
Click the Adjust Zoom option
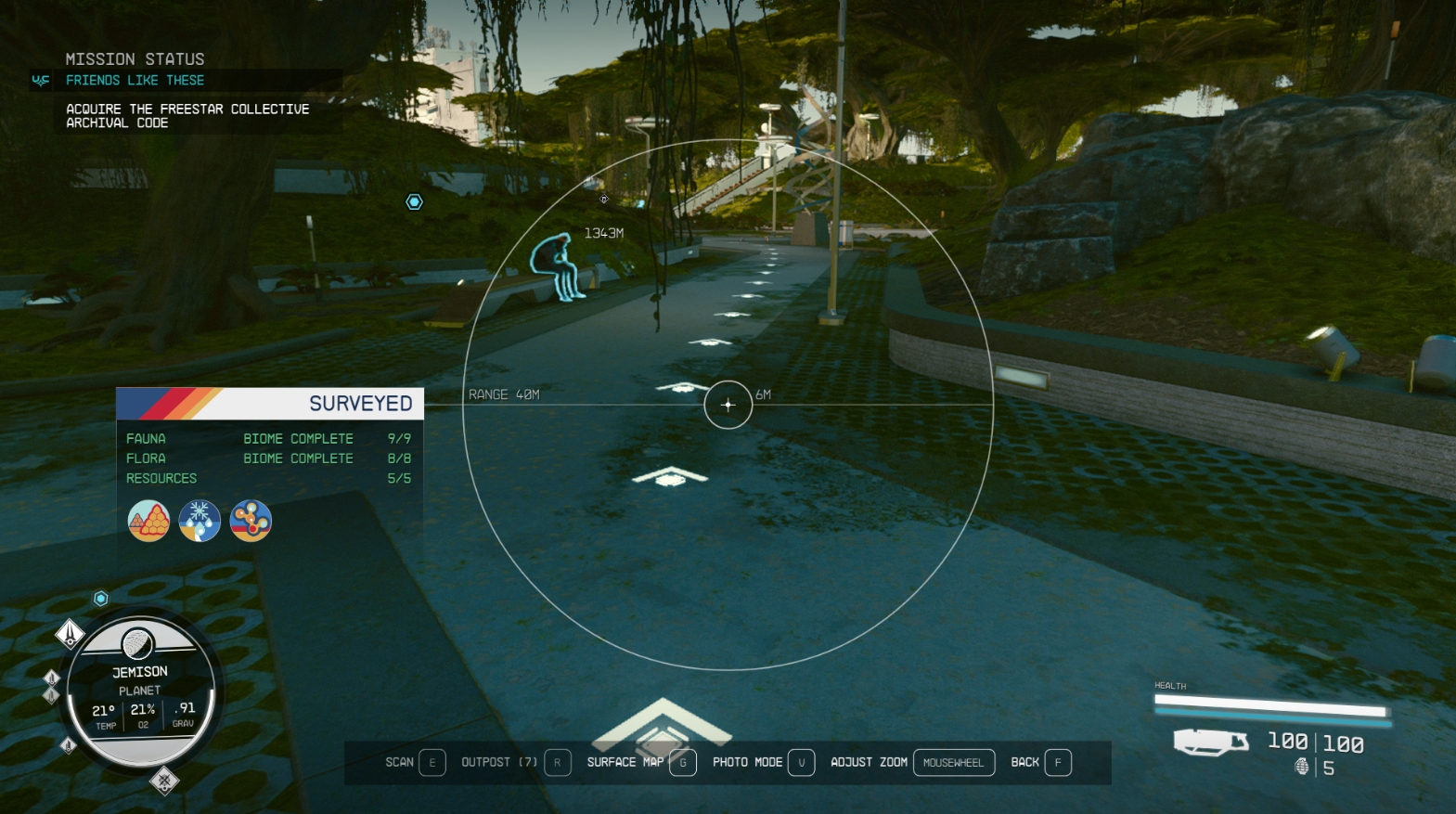click(x=911, y=762)
